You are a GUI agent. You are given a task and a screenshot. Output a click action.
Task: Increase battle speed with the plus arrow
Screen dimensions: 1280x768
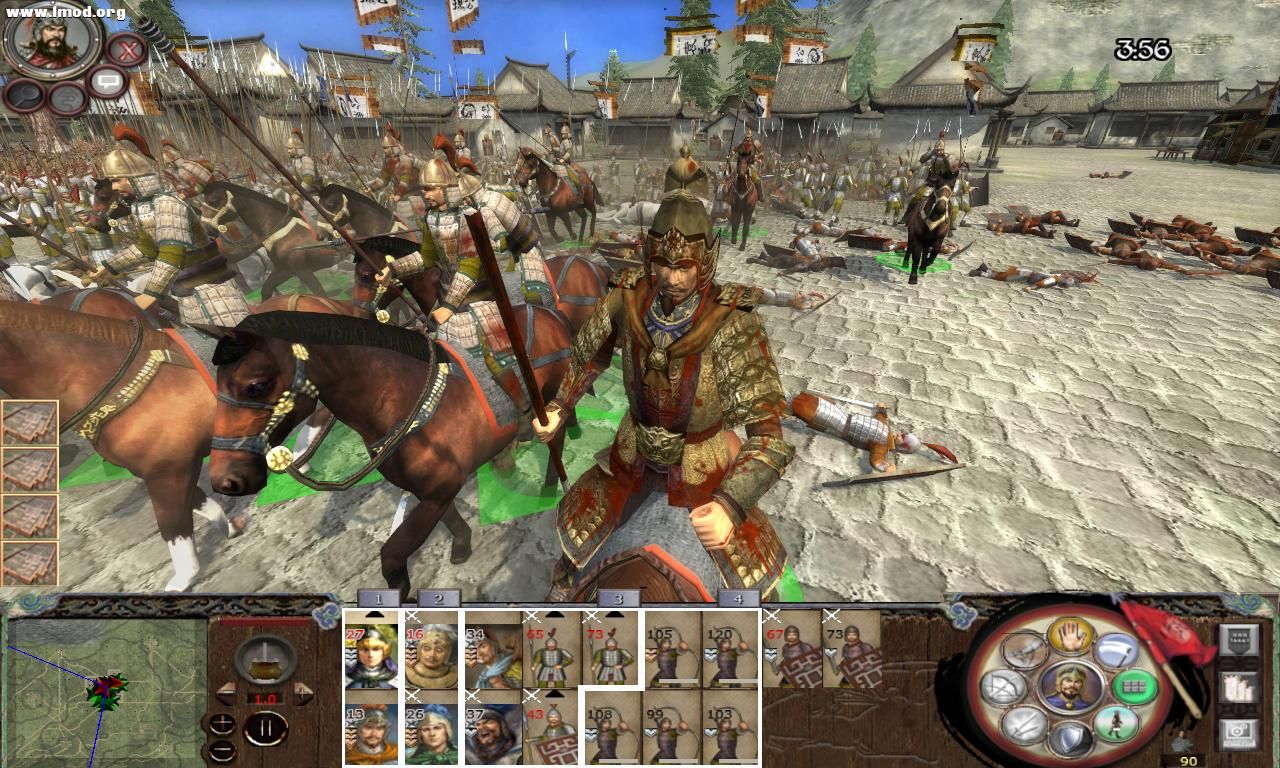303,693
